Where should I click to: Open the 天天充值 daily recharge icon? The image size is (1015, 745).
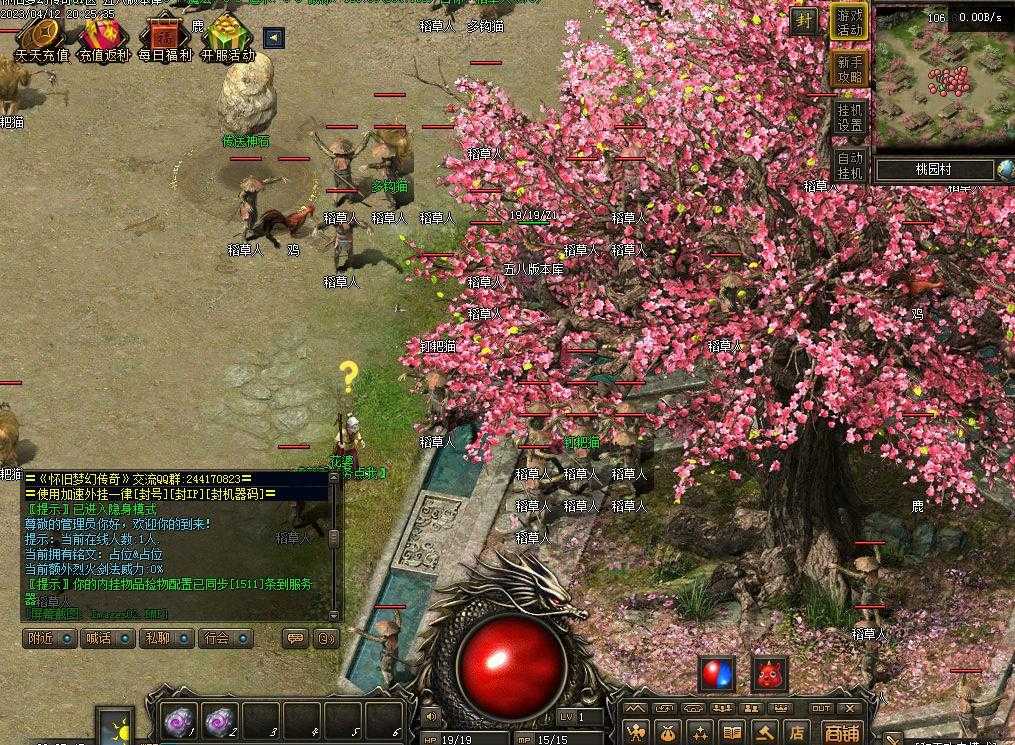coord(42,38)
